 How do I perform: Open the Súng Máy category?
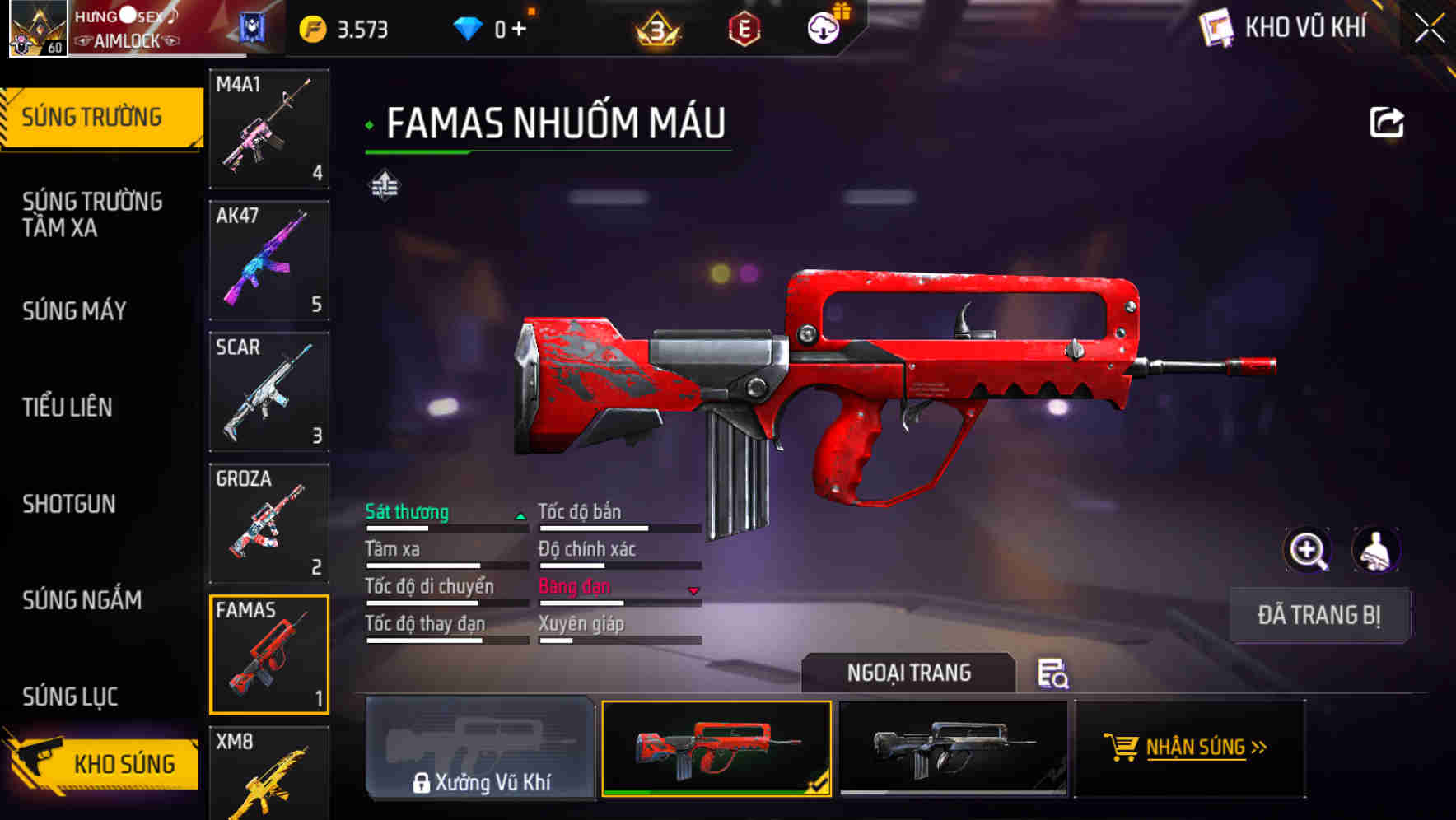74,310
